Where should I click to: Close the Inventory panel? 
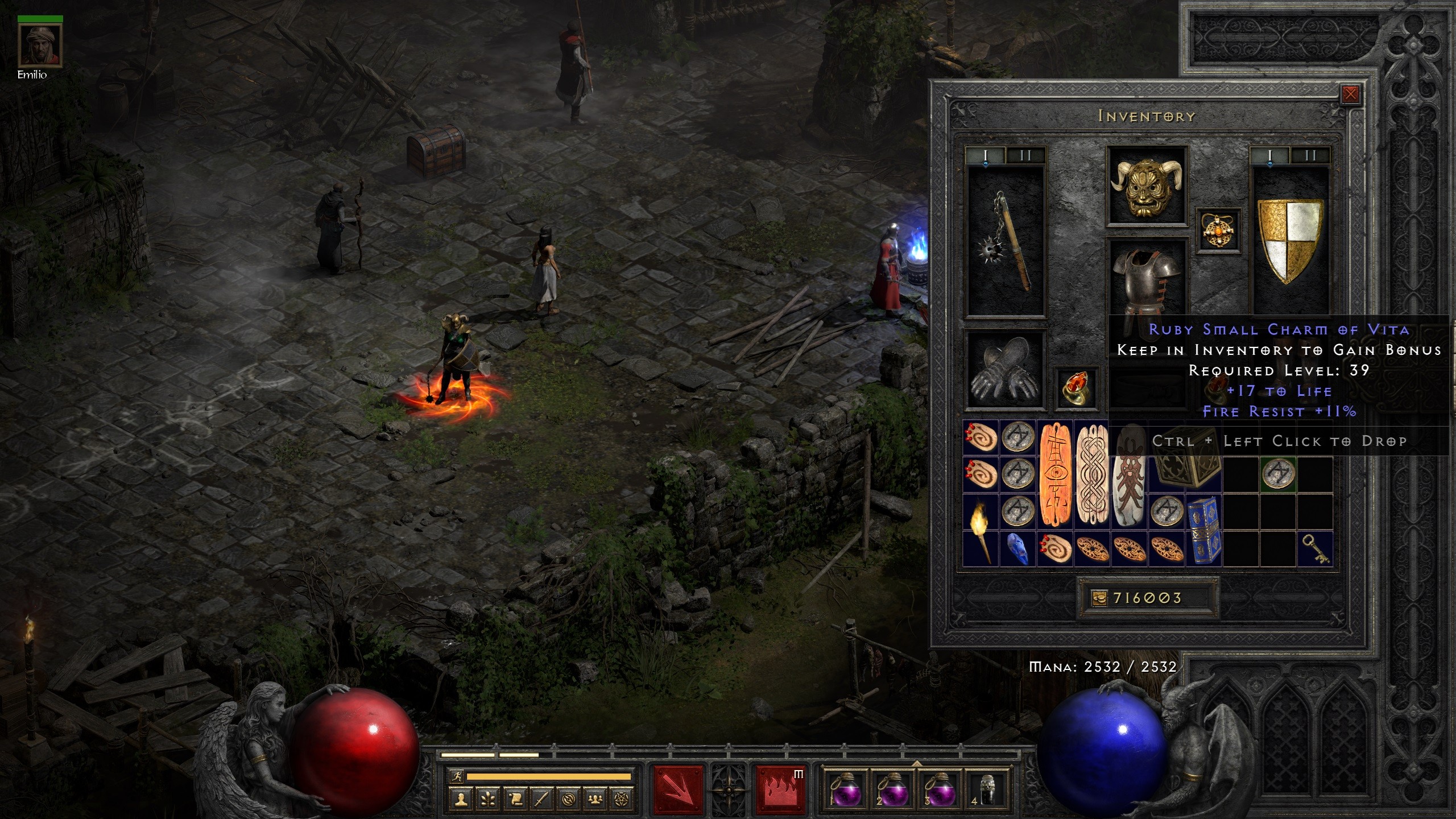[x=1350, y=94]
